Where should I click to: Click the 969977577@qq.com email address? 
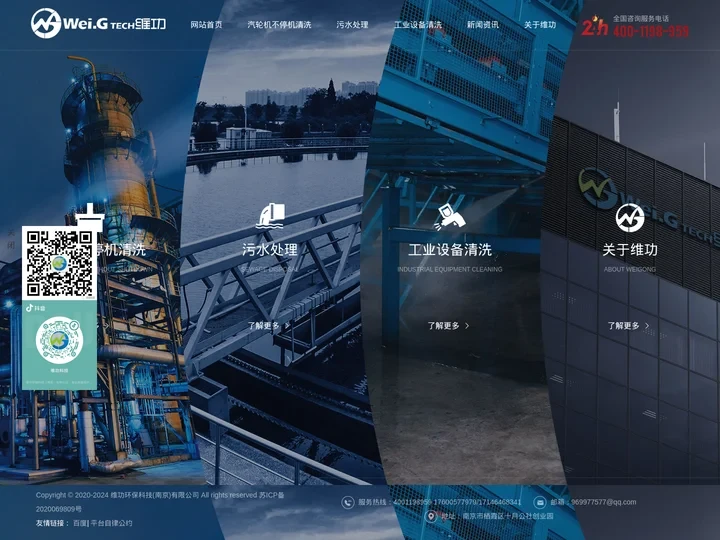[x=603, y=502]
